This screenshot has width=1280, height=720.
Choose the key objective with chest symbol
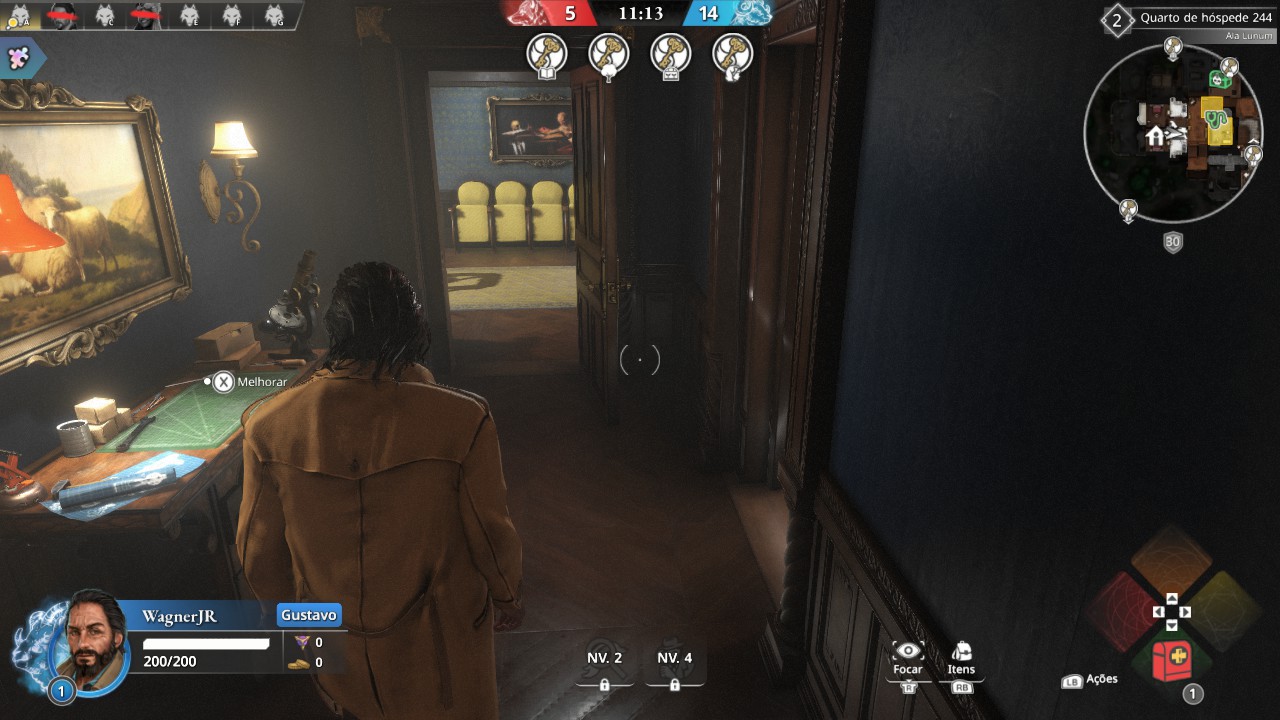[670, 54]
